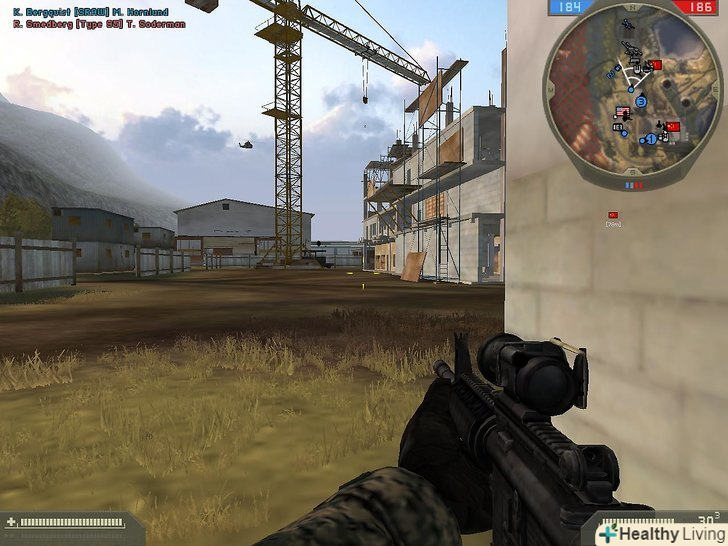Click squad marker 1 on the minimap
Viewport: 728px width, 546px height.
[x=650, y=138]
